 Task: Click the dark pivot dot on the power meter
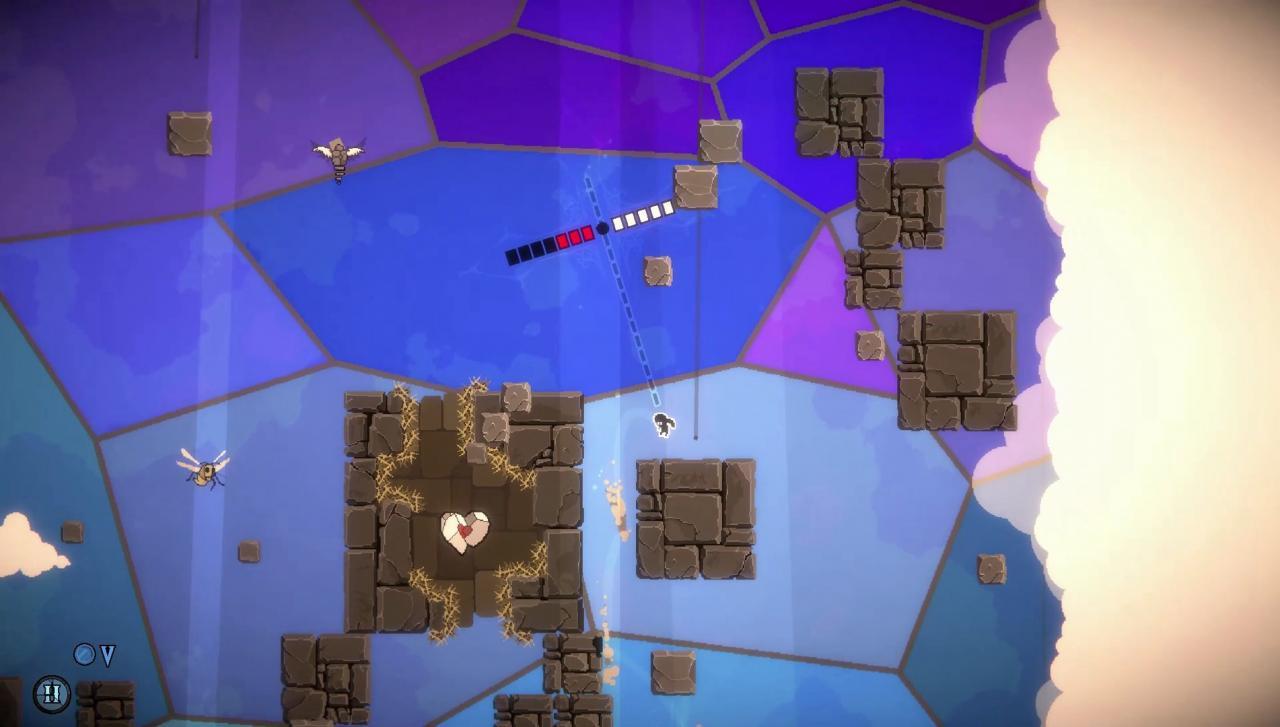(x=603, y=227)
